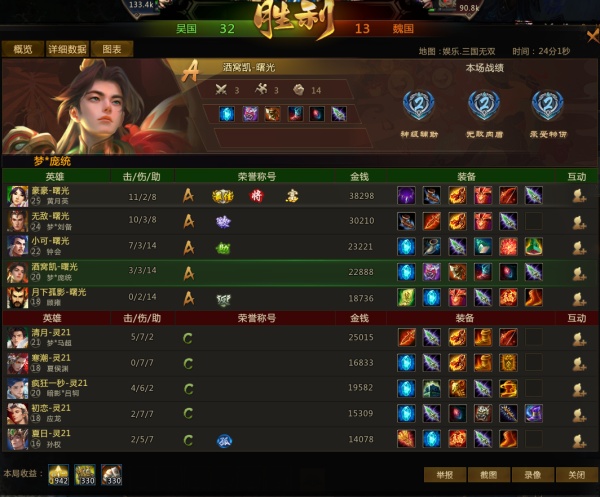Click the 举报 report button
The image size is (600, 497).
click(x=445, y=475)
